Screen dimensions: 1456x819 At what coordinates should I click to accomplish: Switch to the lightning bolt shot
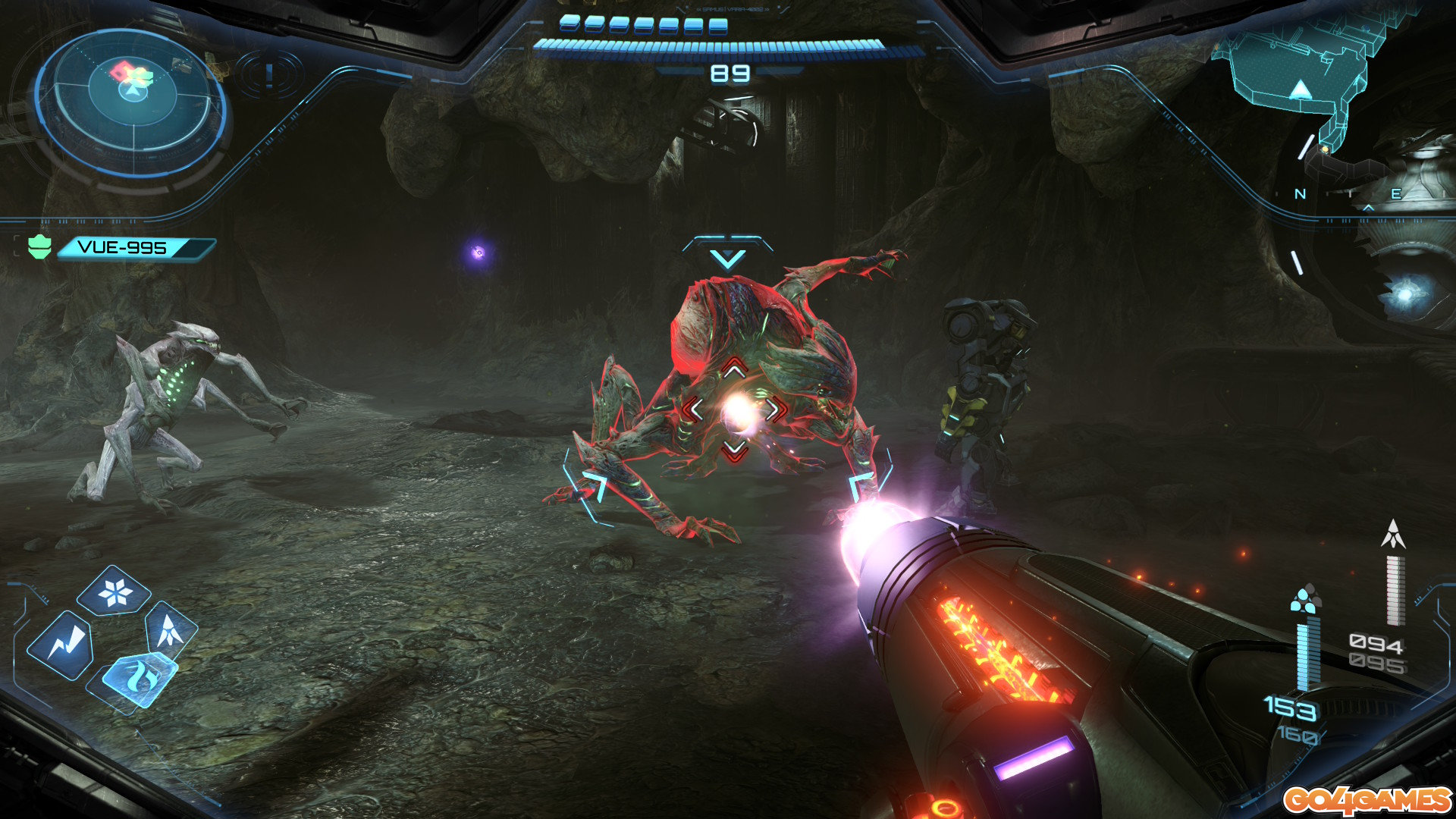[61, 645]
